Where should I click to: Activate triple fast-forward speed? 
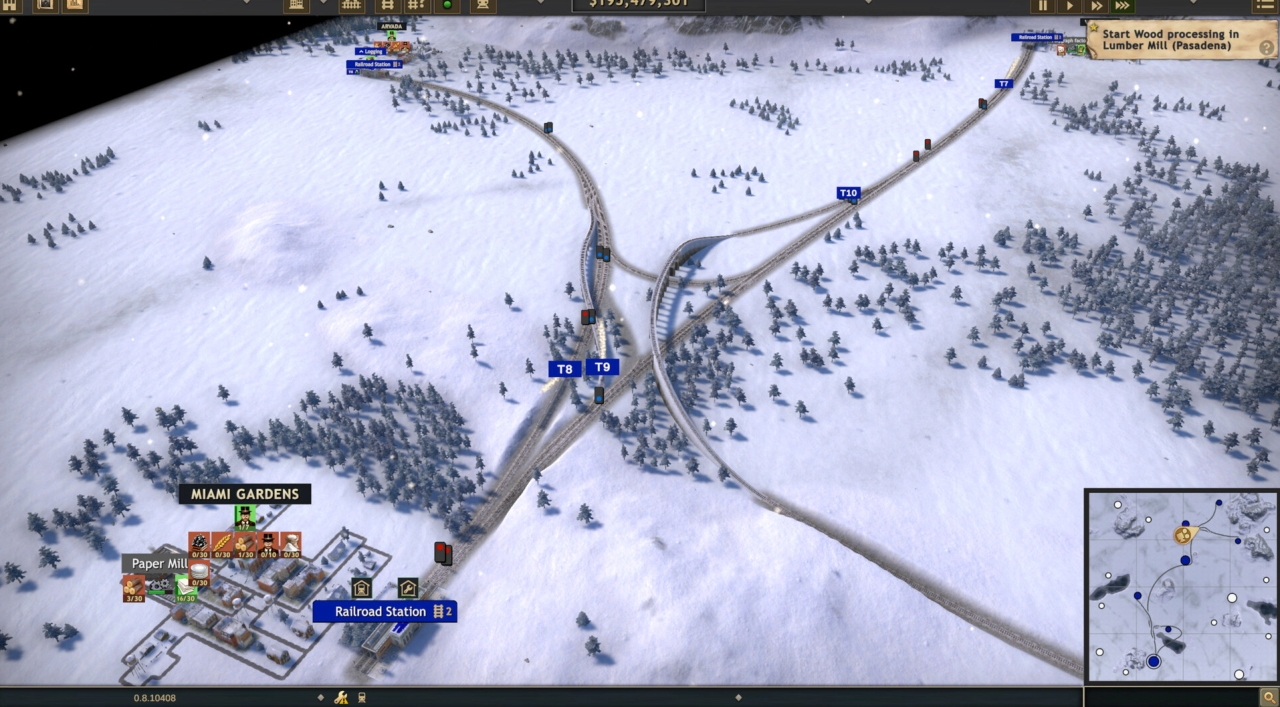point(1123,5)
